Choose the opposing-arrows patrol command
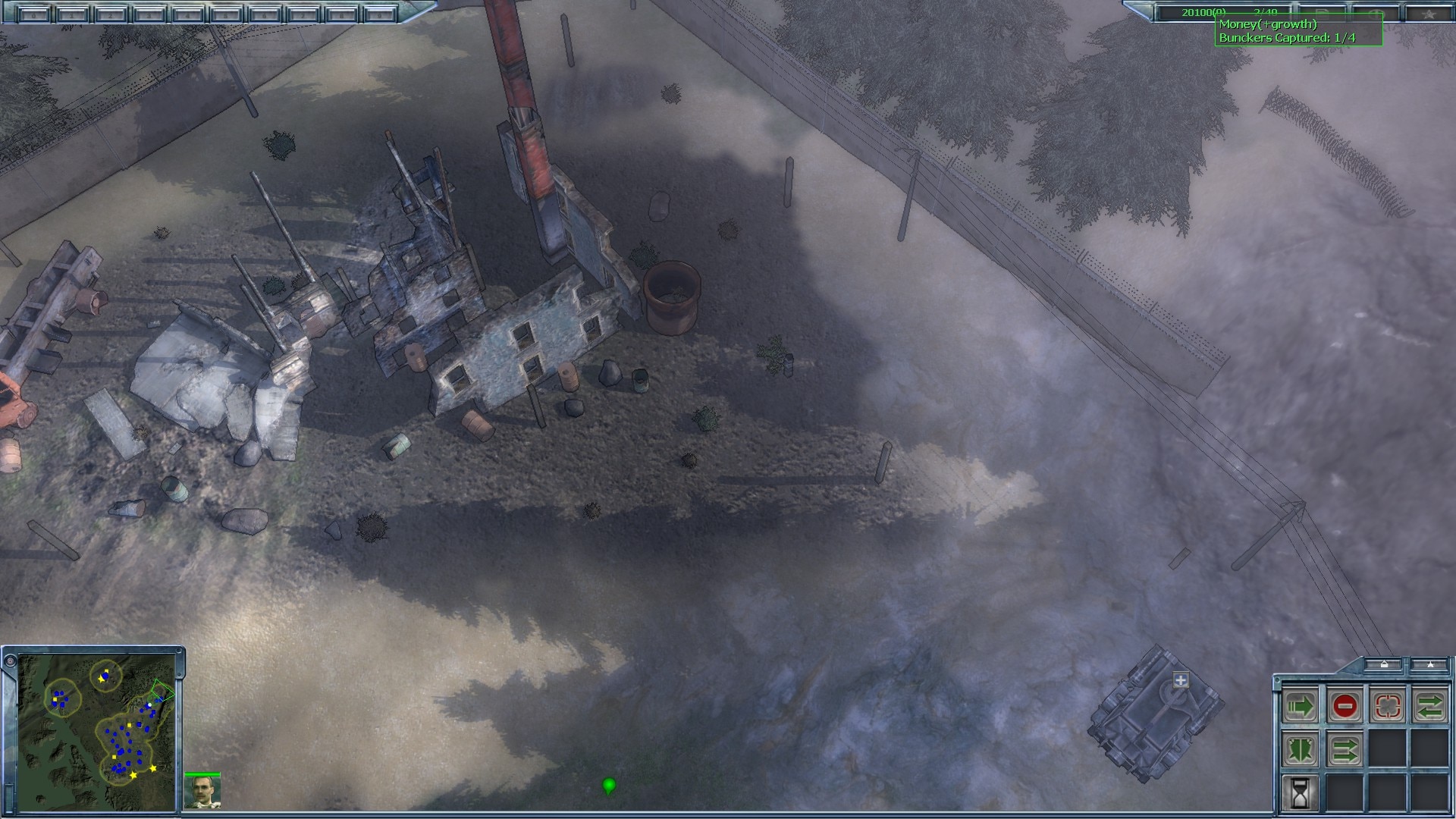 pyautogui.click(x=1430, y=707)
